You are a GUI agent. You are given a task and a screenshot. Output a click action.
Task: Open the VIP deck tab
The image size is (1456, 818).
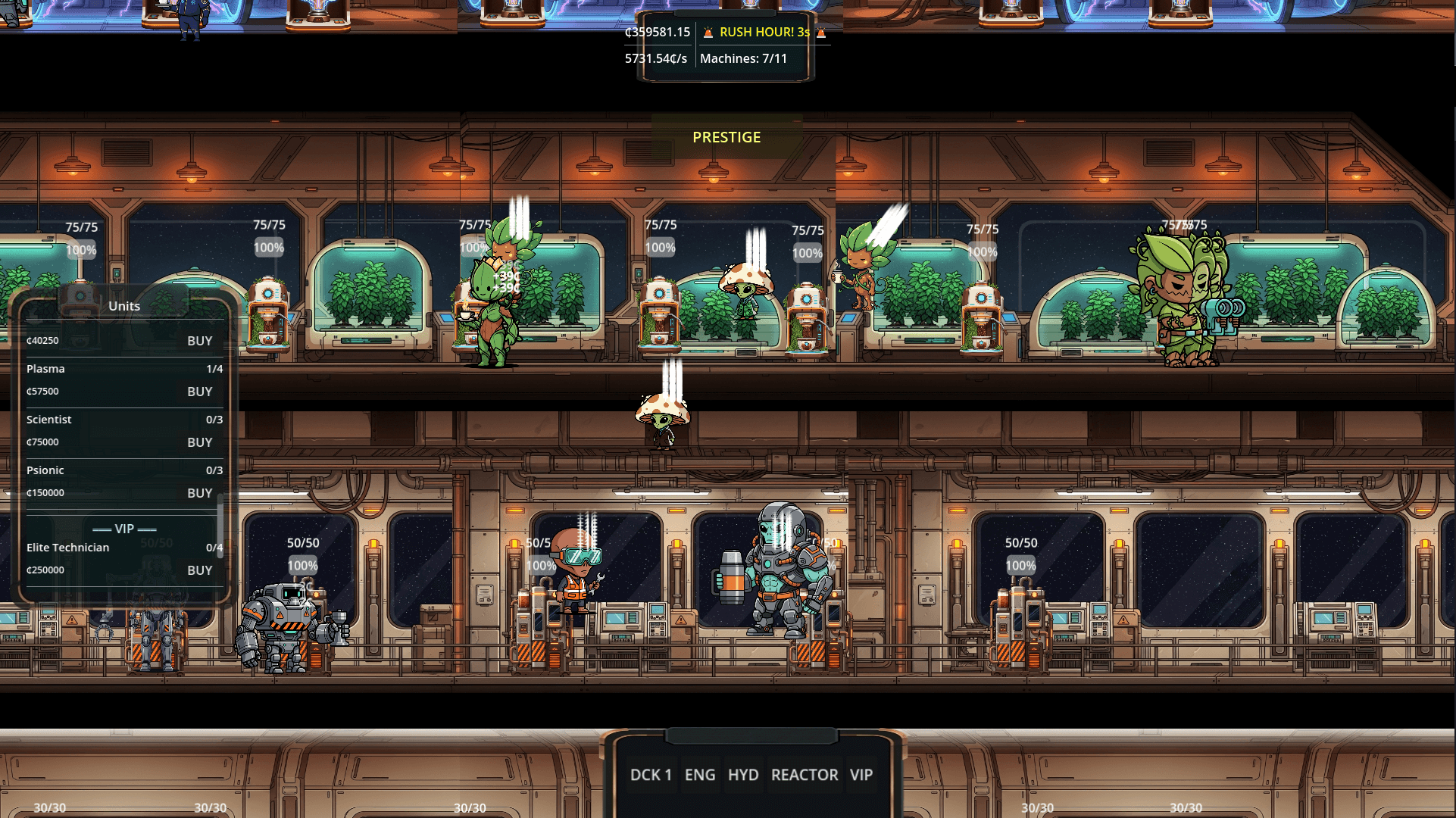[x=861, y=775]
